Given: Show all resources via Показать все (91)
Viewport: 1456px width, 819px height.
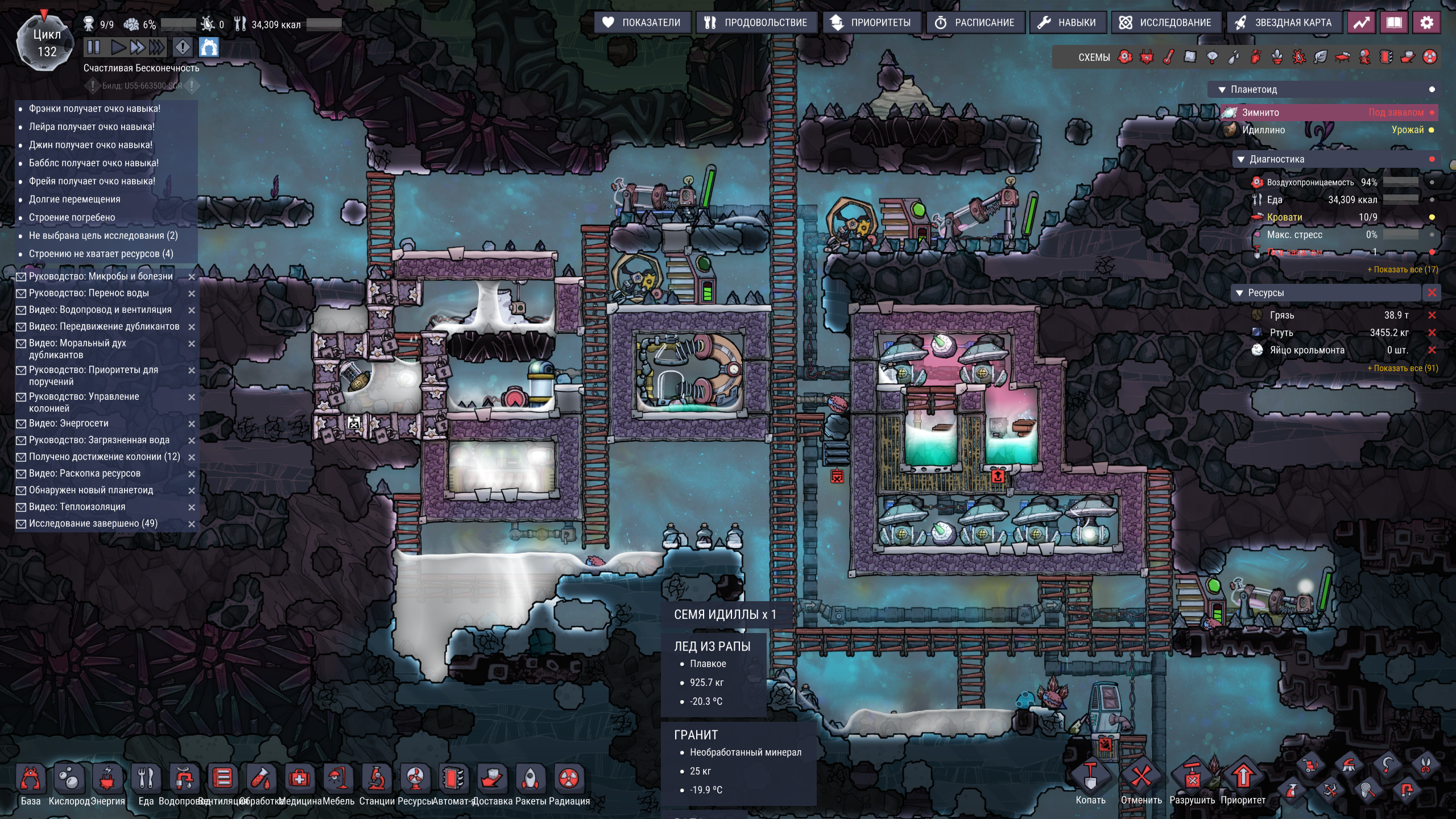Looking at the screenshot, I should click(x=1402, y=369).
